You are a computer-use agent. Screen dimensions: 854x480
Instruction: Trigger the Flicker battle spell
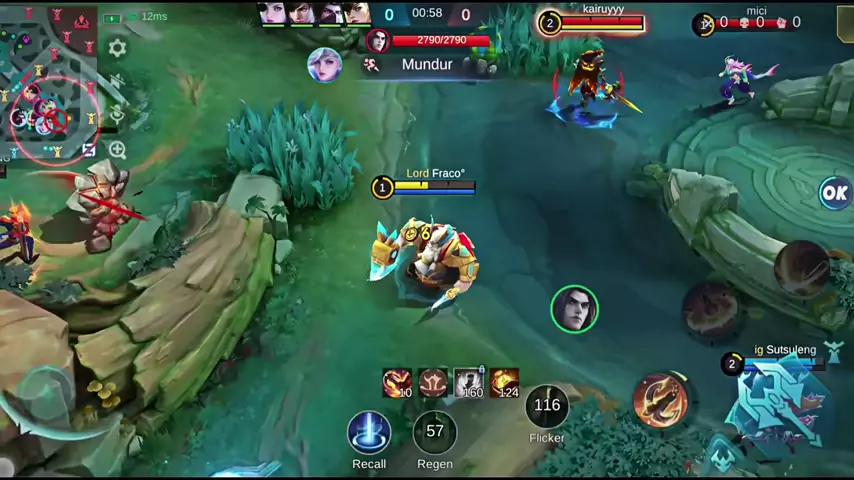coord(547,406)
